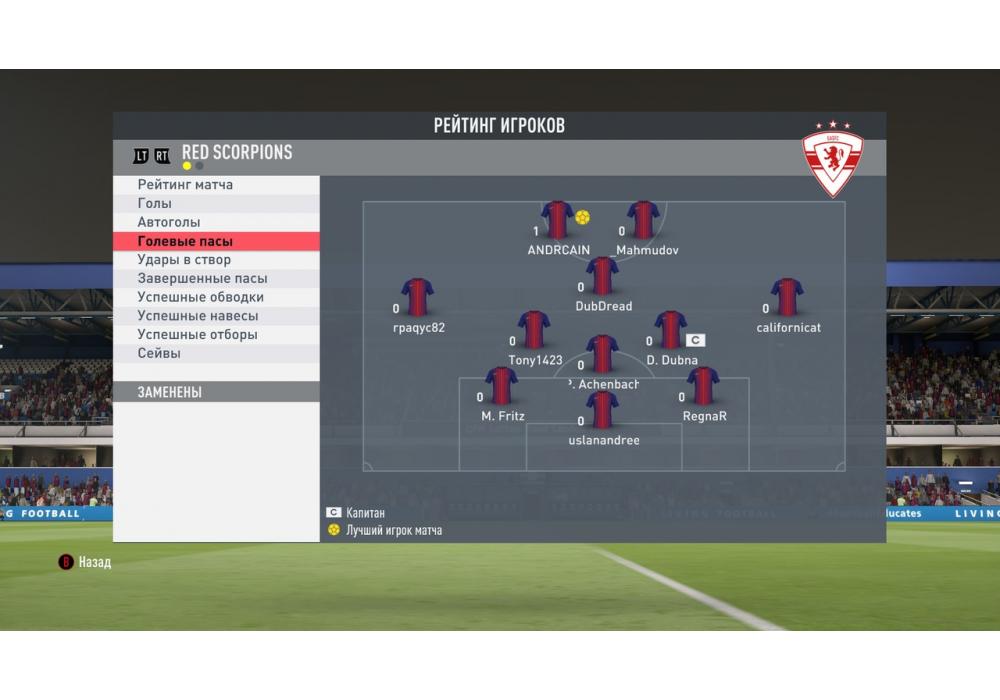Screen dimensions: 1000x700
Task: Choose the Автоголы category
Action: pyautogui.click(x=216, y=222)
